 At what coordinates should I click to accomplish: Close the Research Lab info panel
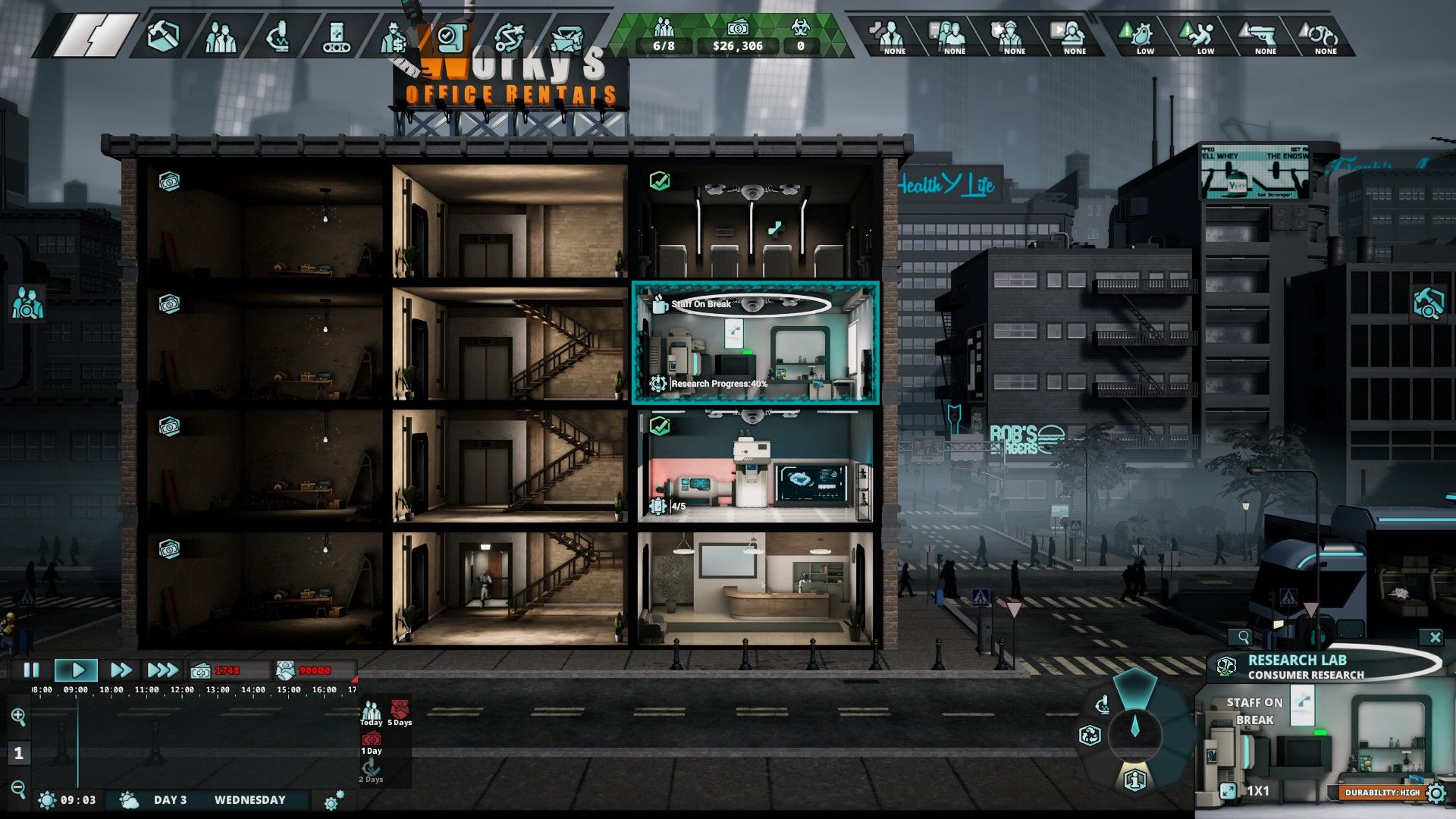1434,637
